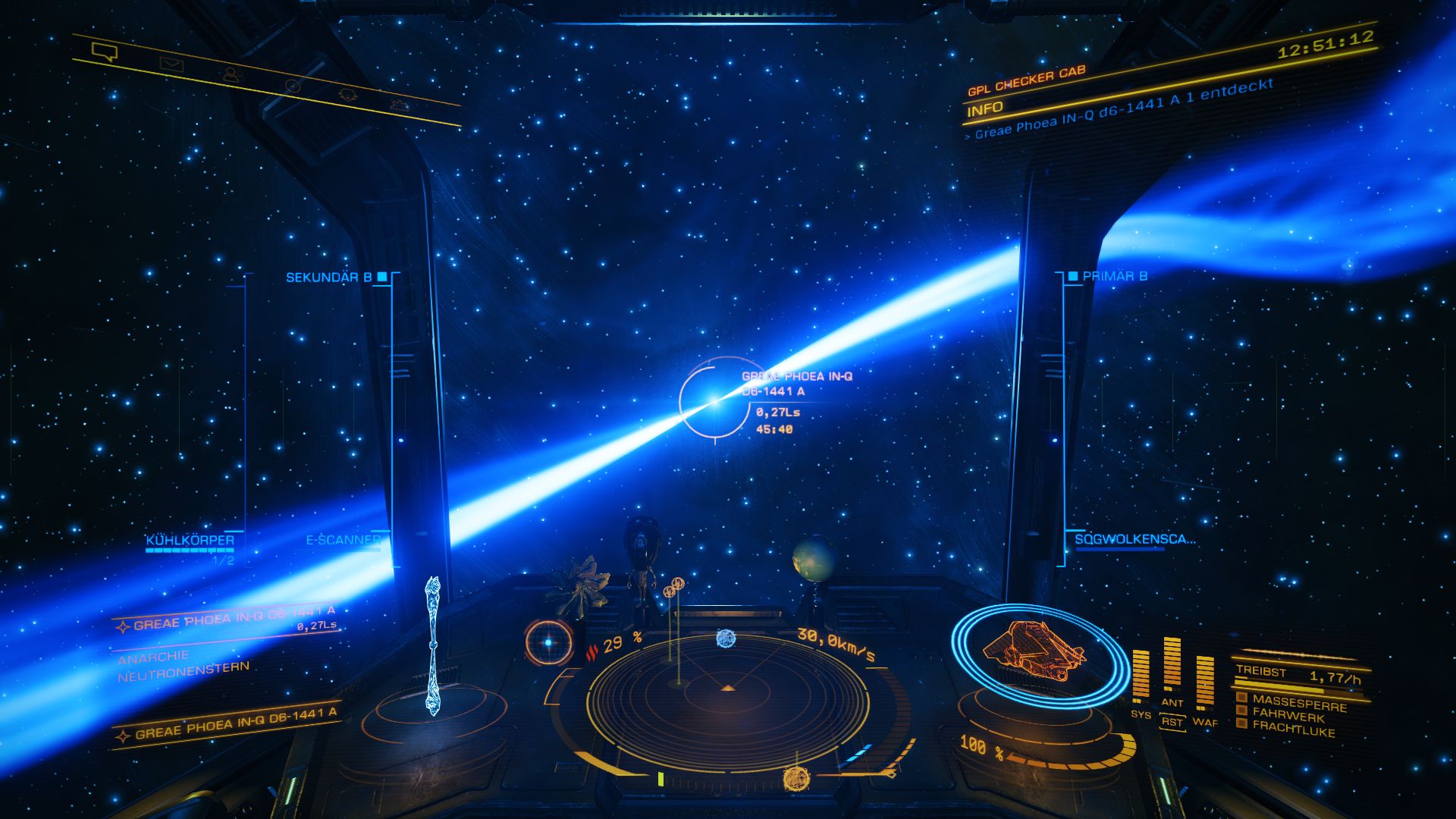Switch to the contacts people tab
This screenshot has height=819, width=1456.
tap(233, 75)
